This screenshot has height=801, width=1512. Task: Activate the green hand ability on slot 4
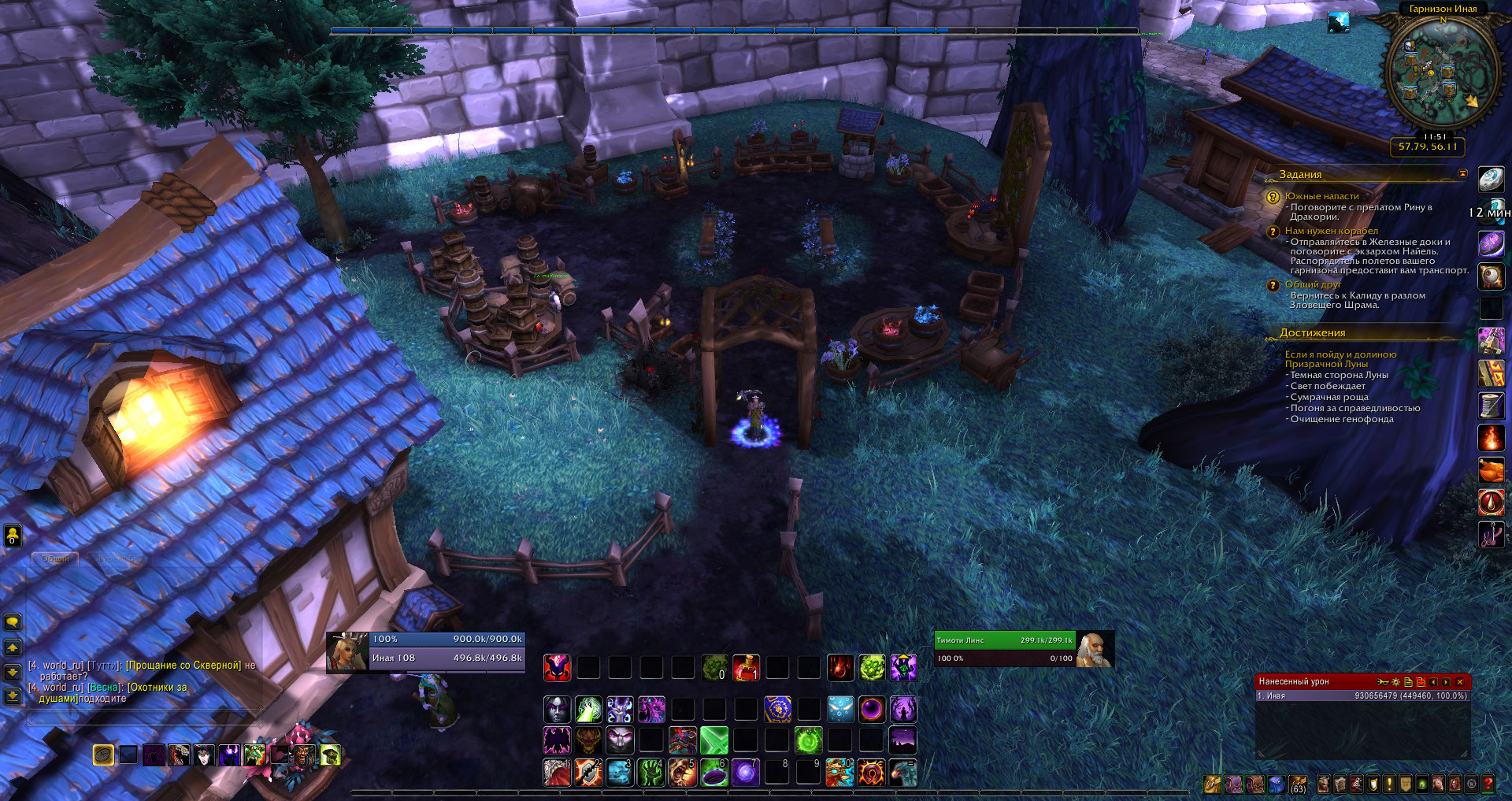click(650, 773)
